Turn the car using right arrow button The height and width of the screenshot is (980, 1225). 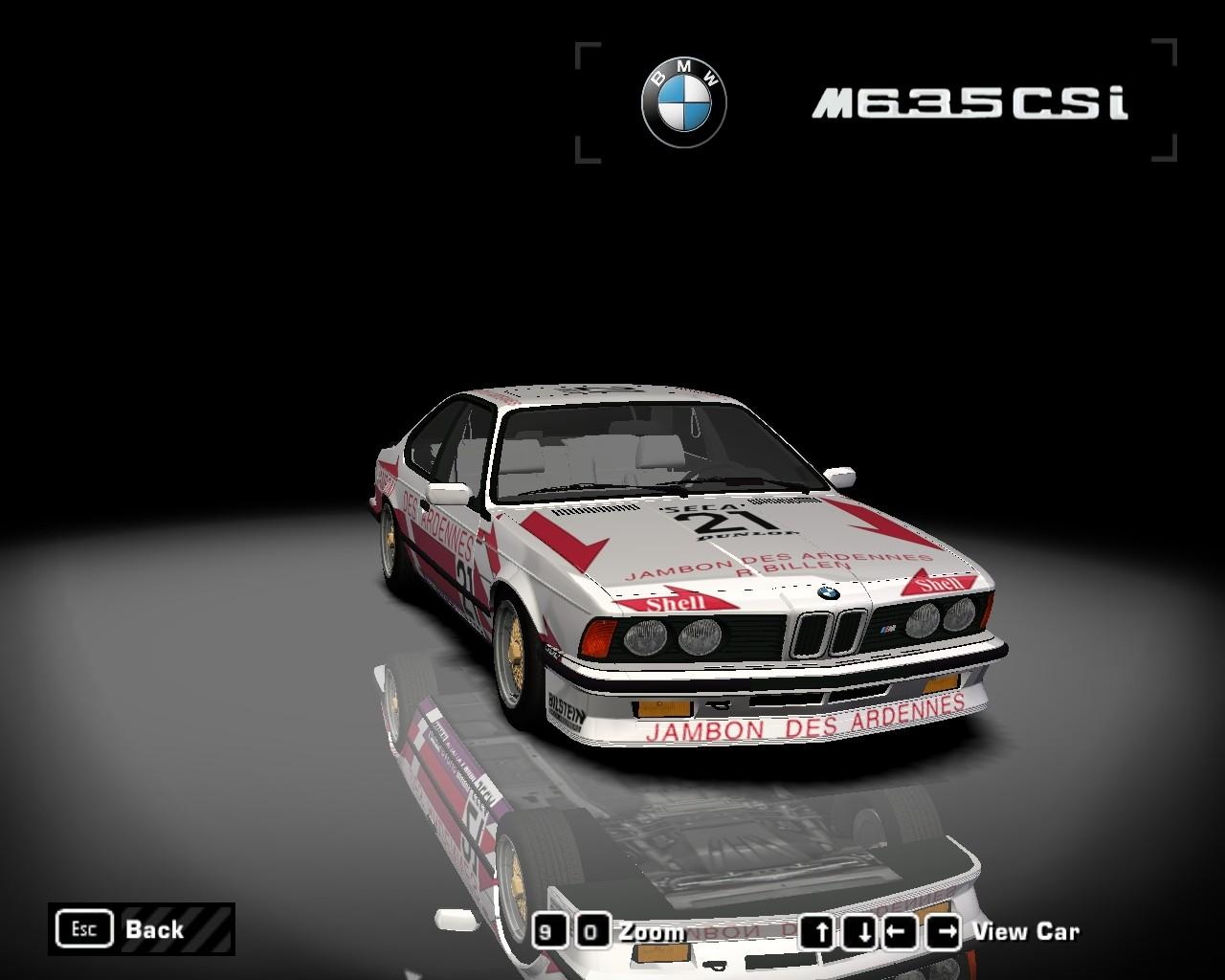[943, 931]
